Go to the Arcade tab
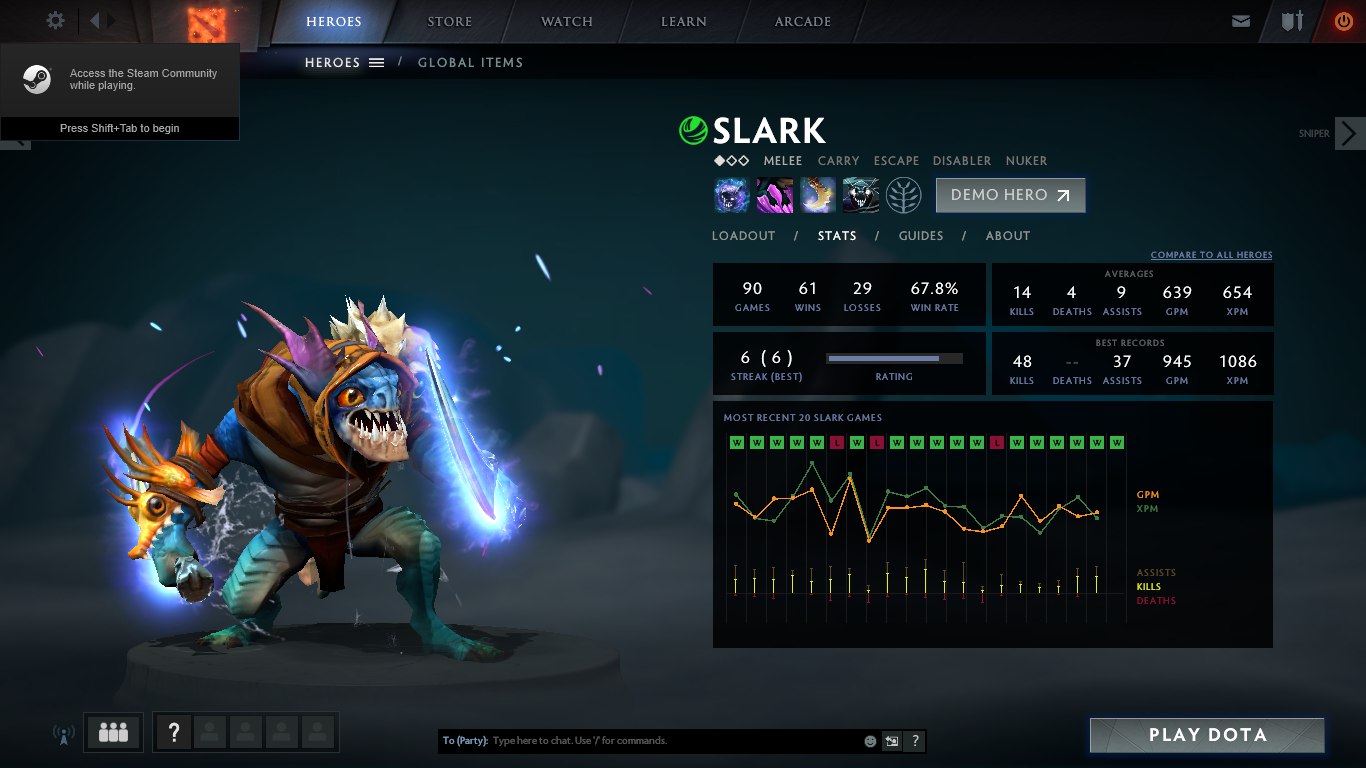 coord(803,21)
